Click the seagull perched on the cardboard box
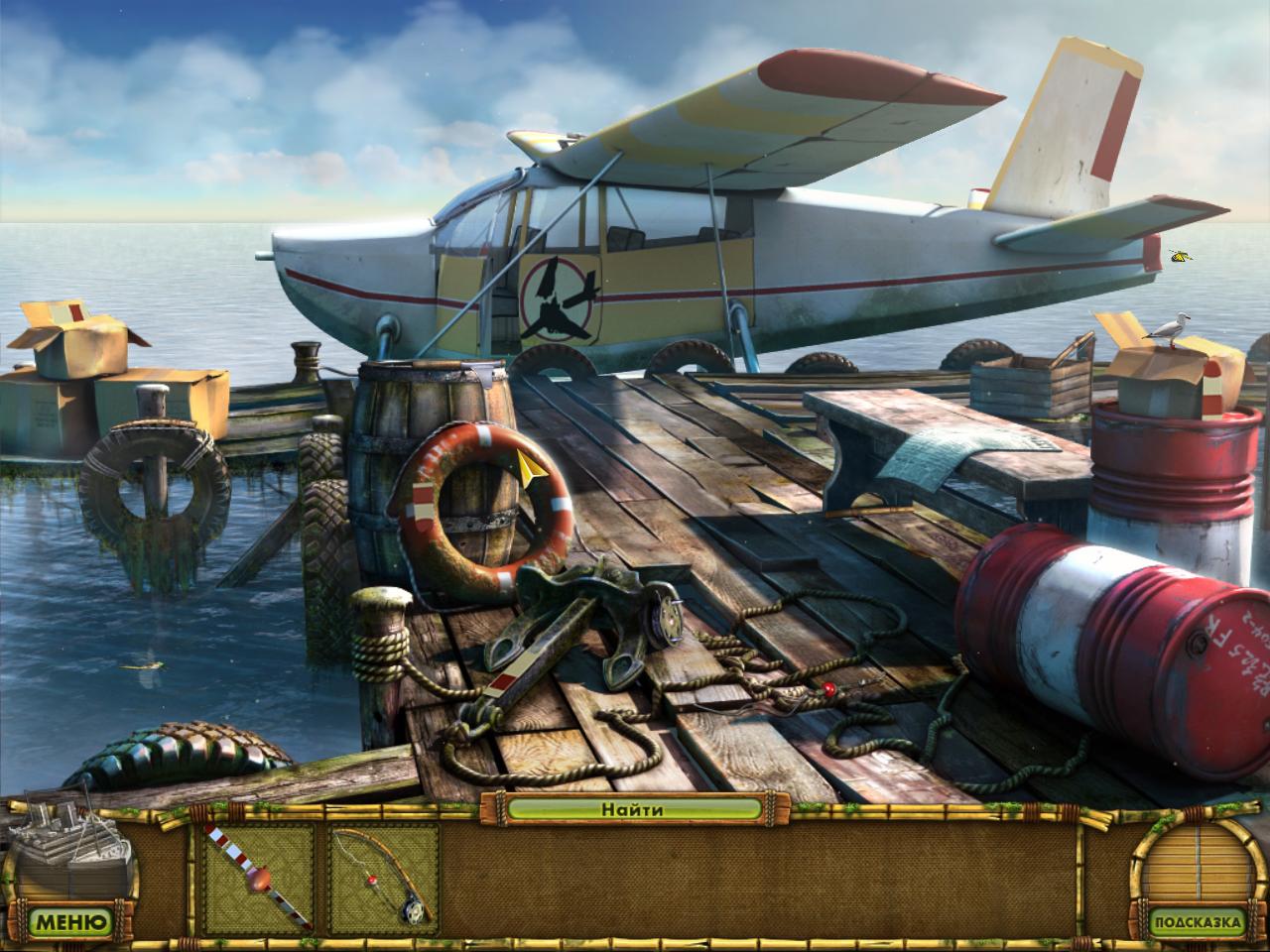 pyautogui.click(x=1171, y=327)
